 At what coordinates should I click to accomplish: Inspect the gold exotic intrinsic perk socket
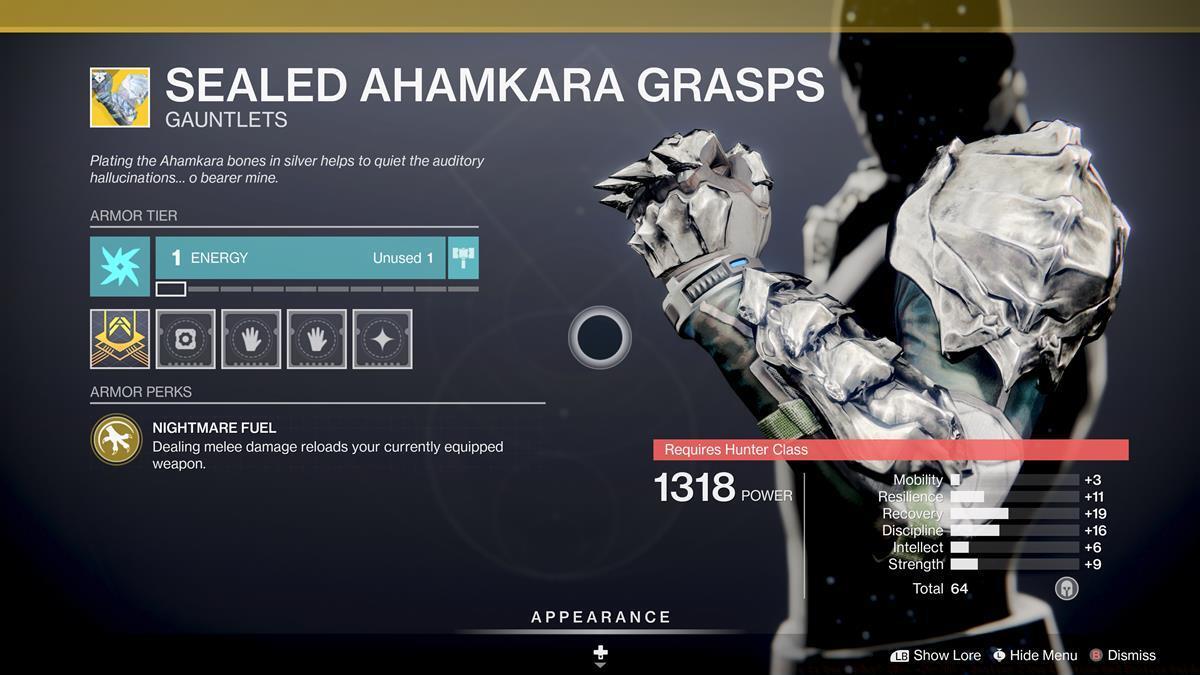click(x=120, y=339)
